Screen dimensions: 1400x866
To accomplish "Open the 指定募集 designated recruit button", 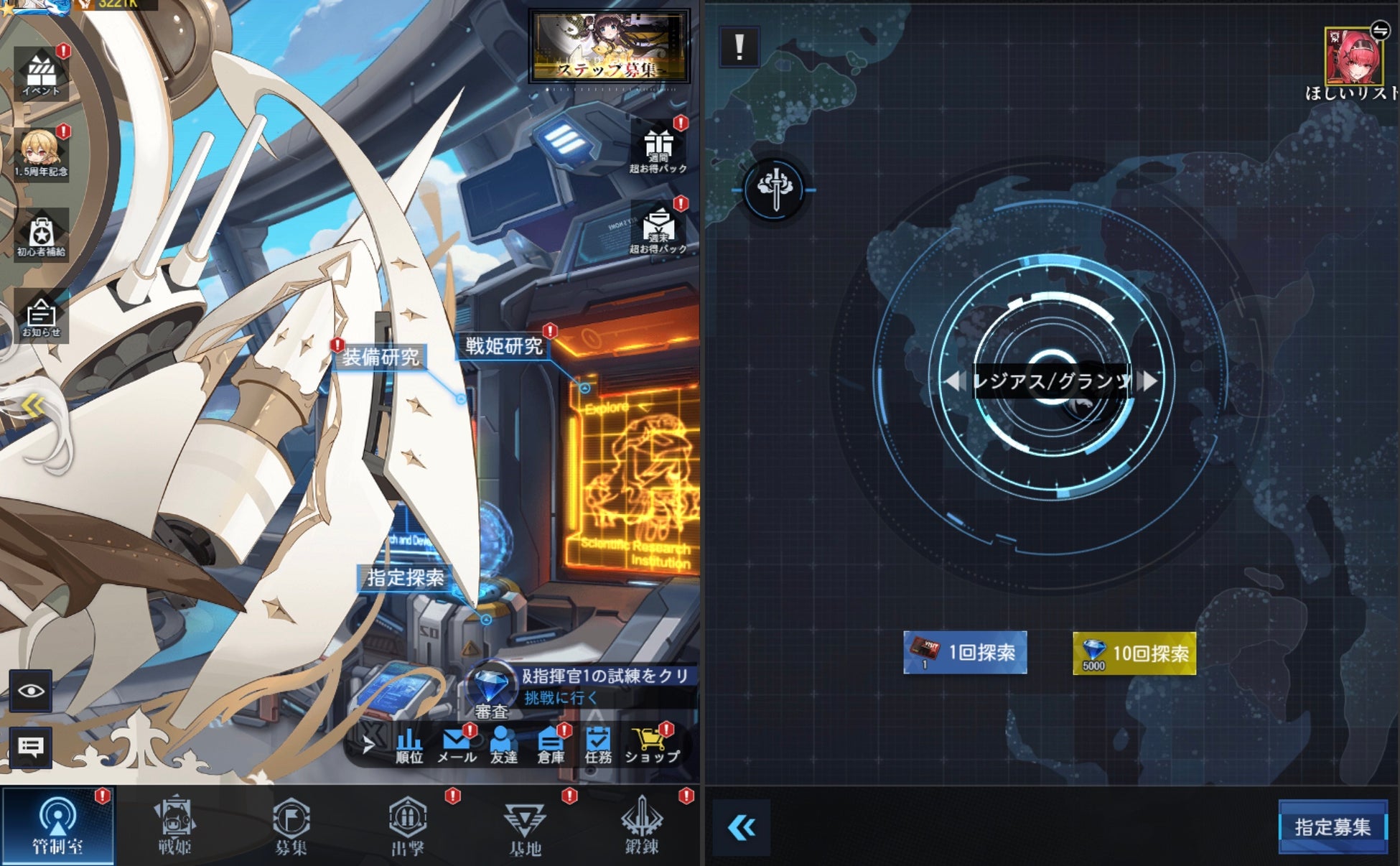I will pos(1333,827).
